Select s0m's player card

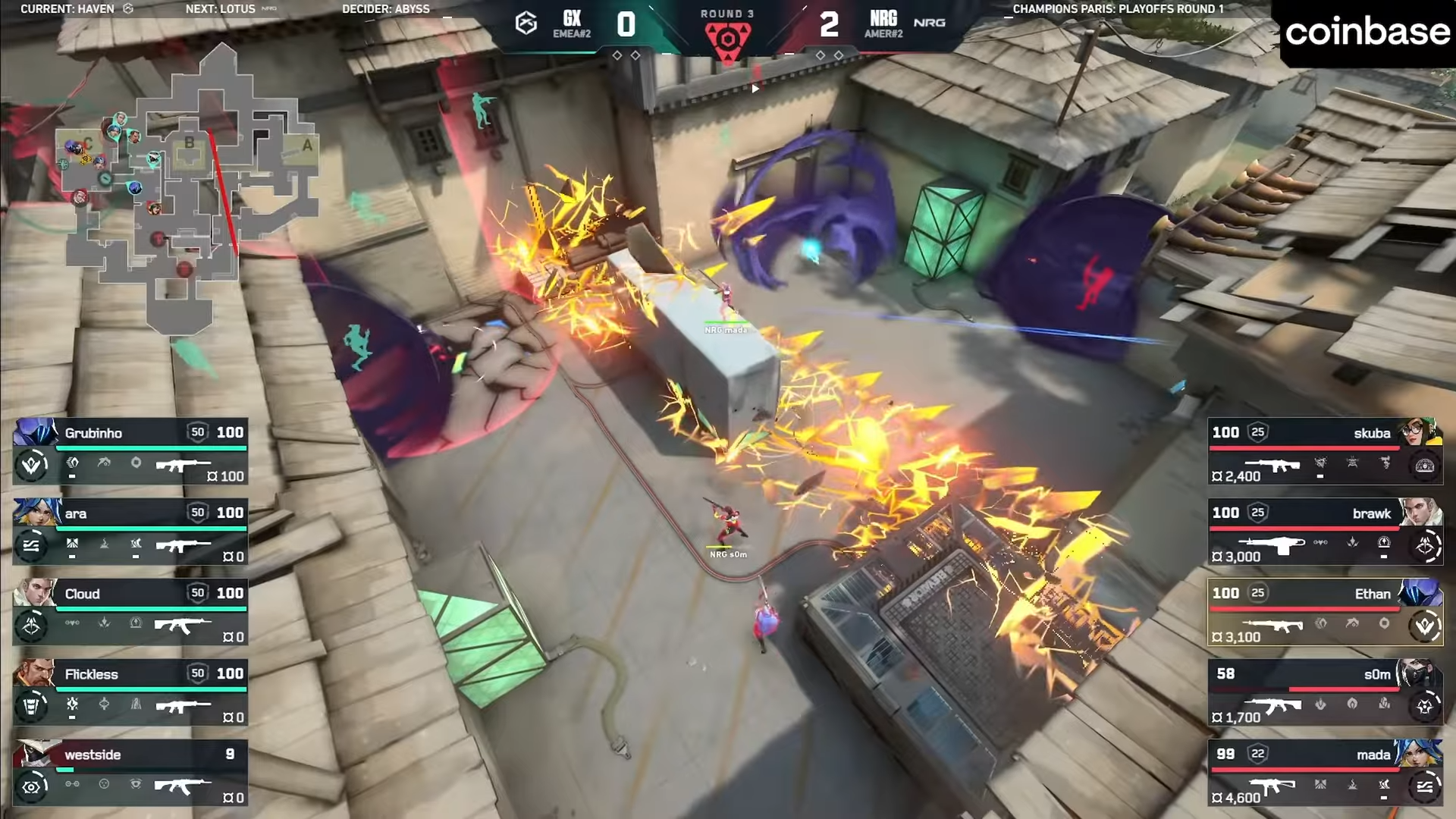pyautogui.click(x=1324, y=692)
